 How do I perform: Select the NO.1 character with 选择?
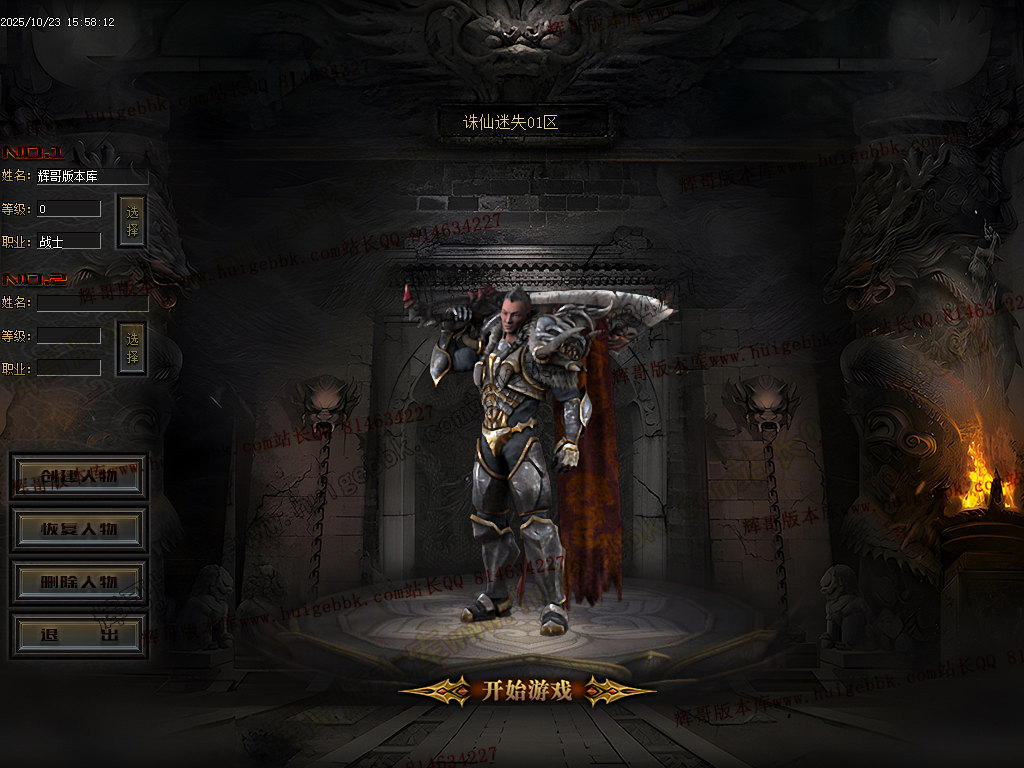(132, 222)
